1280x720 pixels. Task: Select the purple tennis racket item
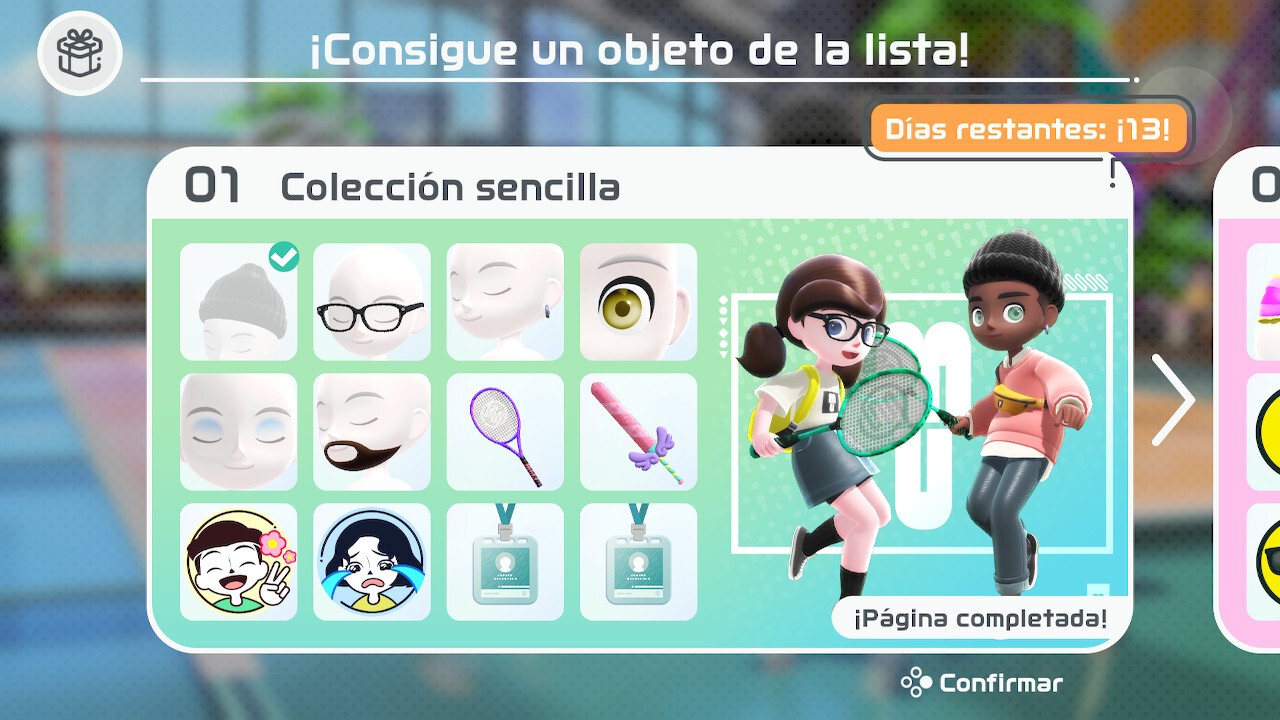point(505,432)
